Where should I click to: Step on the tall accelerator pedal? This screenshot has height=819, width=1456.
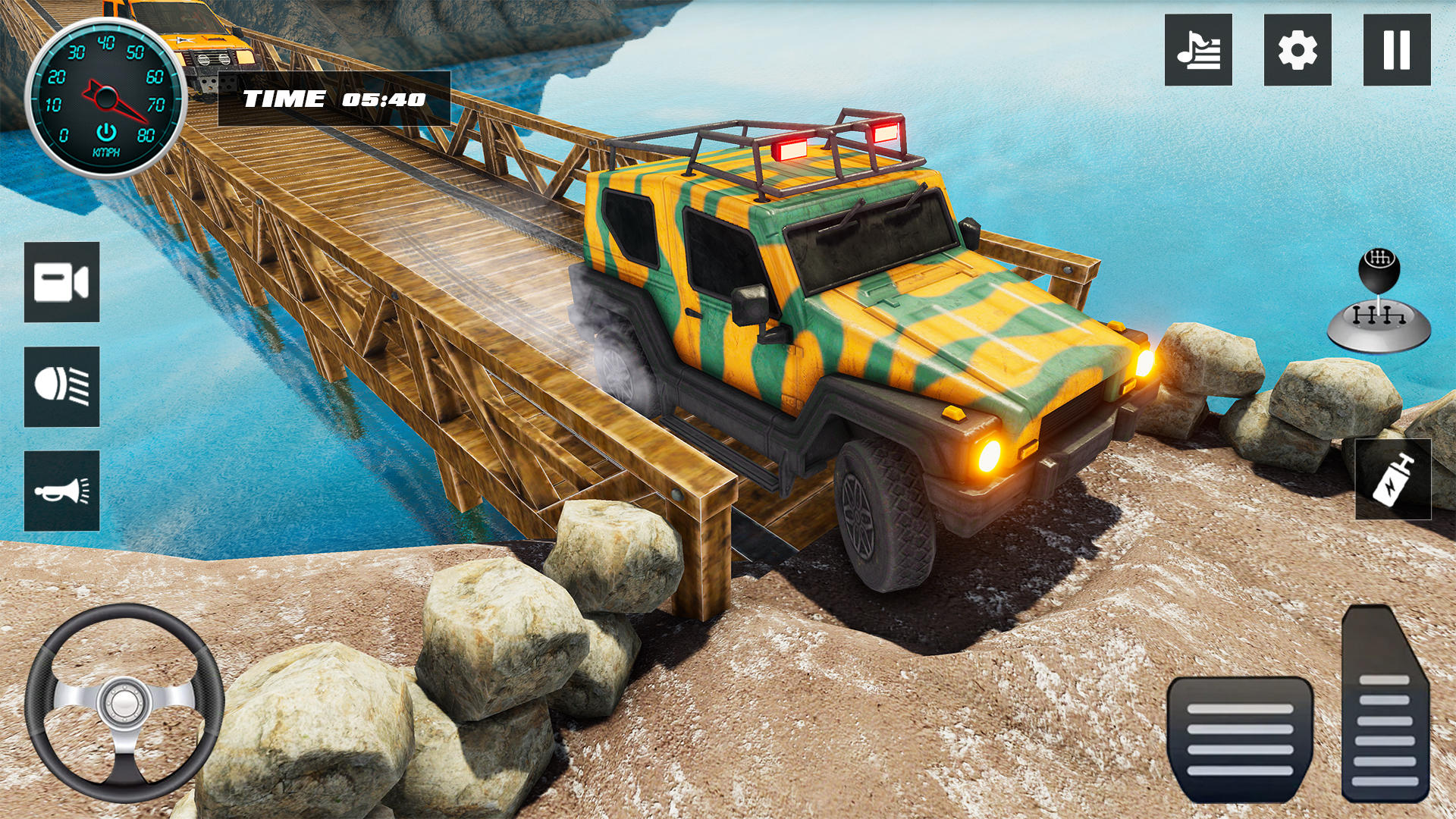(x=1384, y=705)
